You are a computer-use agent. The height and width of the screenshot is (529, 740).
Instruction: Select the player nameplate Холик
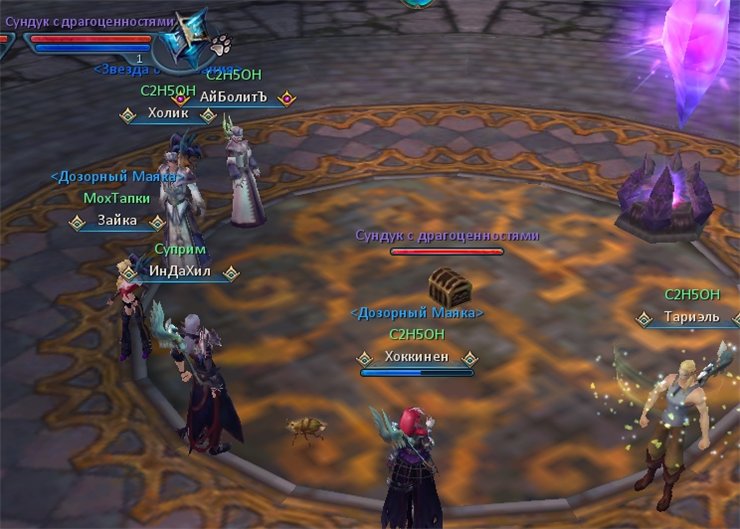click(168, 114)
